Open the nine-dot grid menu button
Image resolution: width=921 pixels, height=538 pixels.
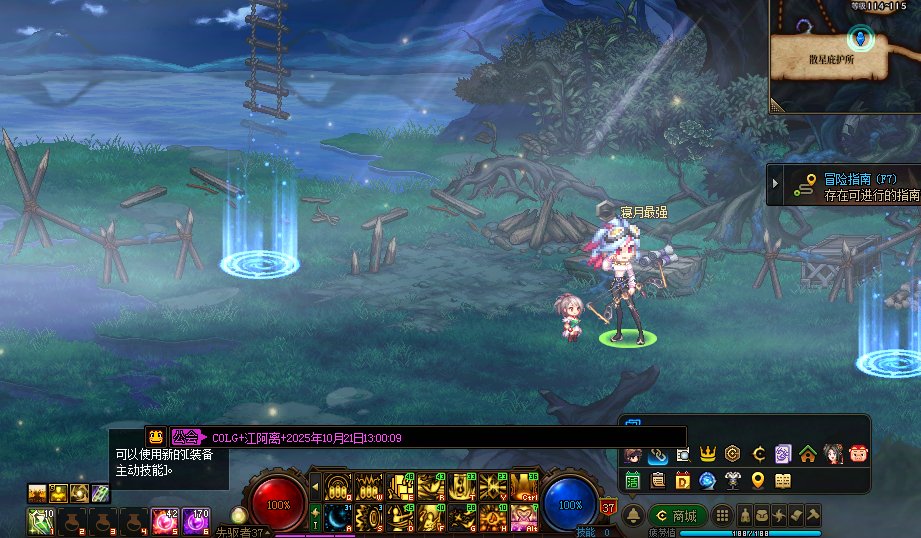click(x=724, y=516)
